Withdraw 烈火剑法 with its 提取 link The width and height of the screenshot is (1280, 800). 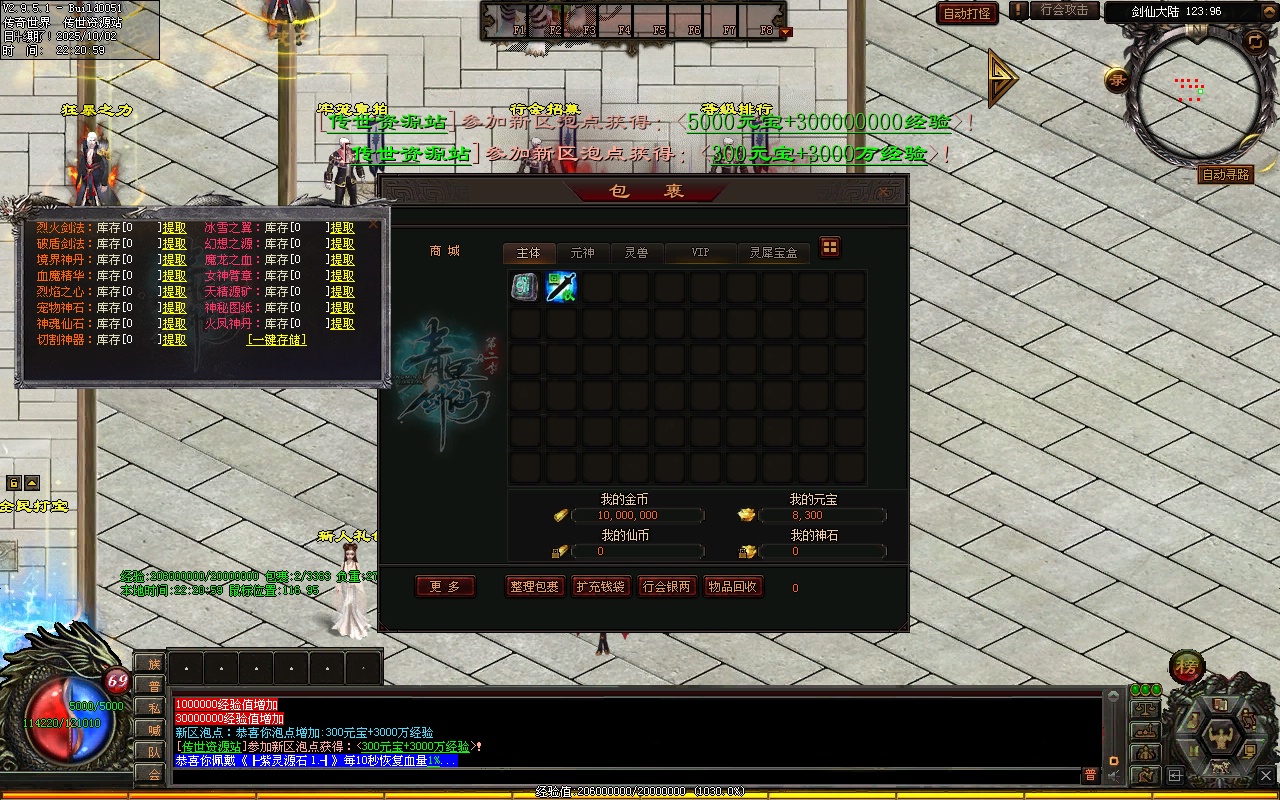tap(174, 228)
